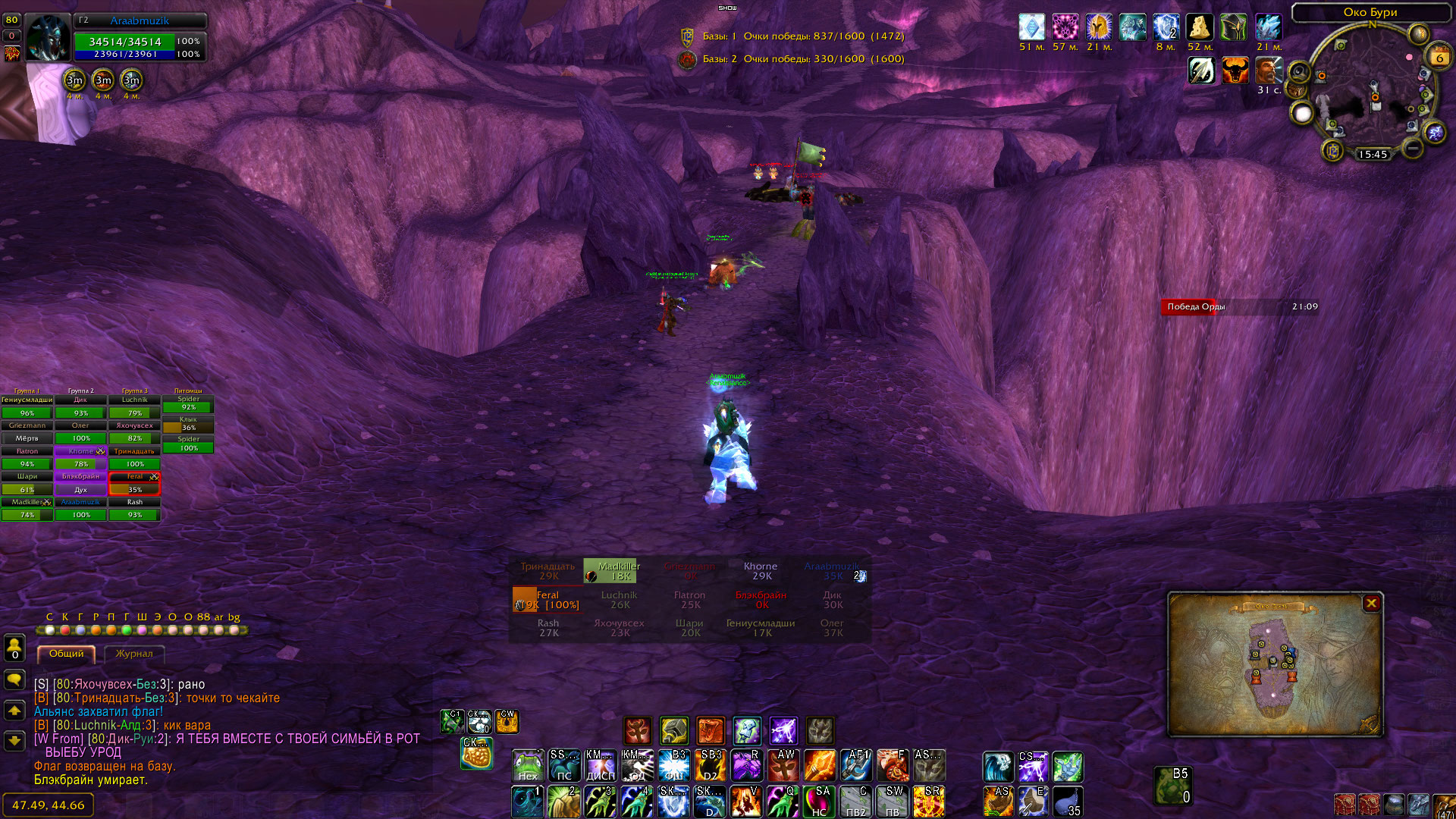
Task: Trigger the wolf ability keybound R
Action: [746, 766]
